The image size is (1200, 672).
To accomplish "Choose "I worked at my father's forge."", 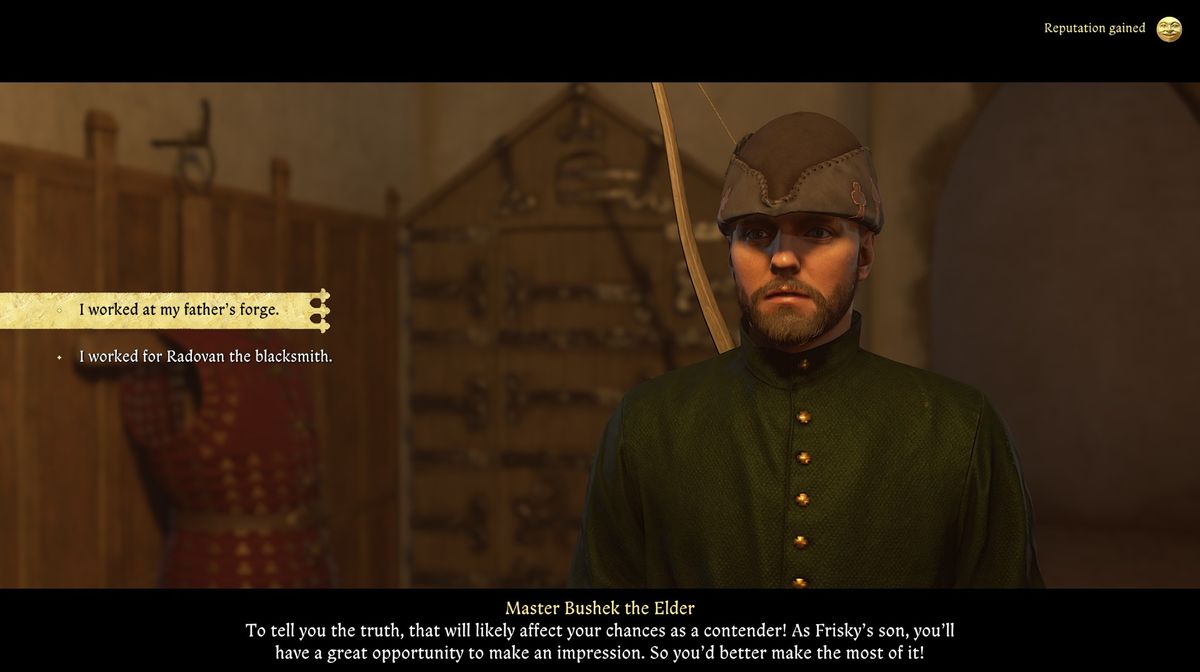I will point(179,310).
